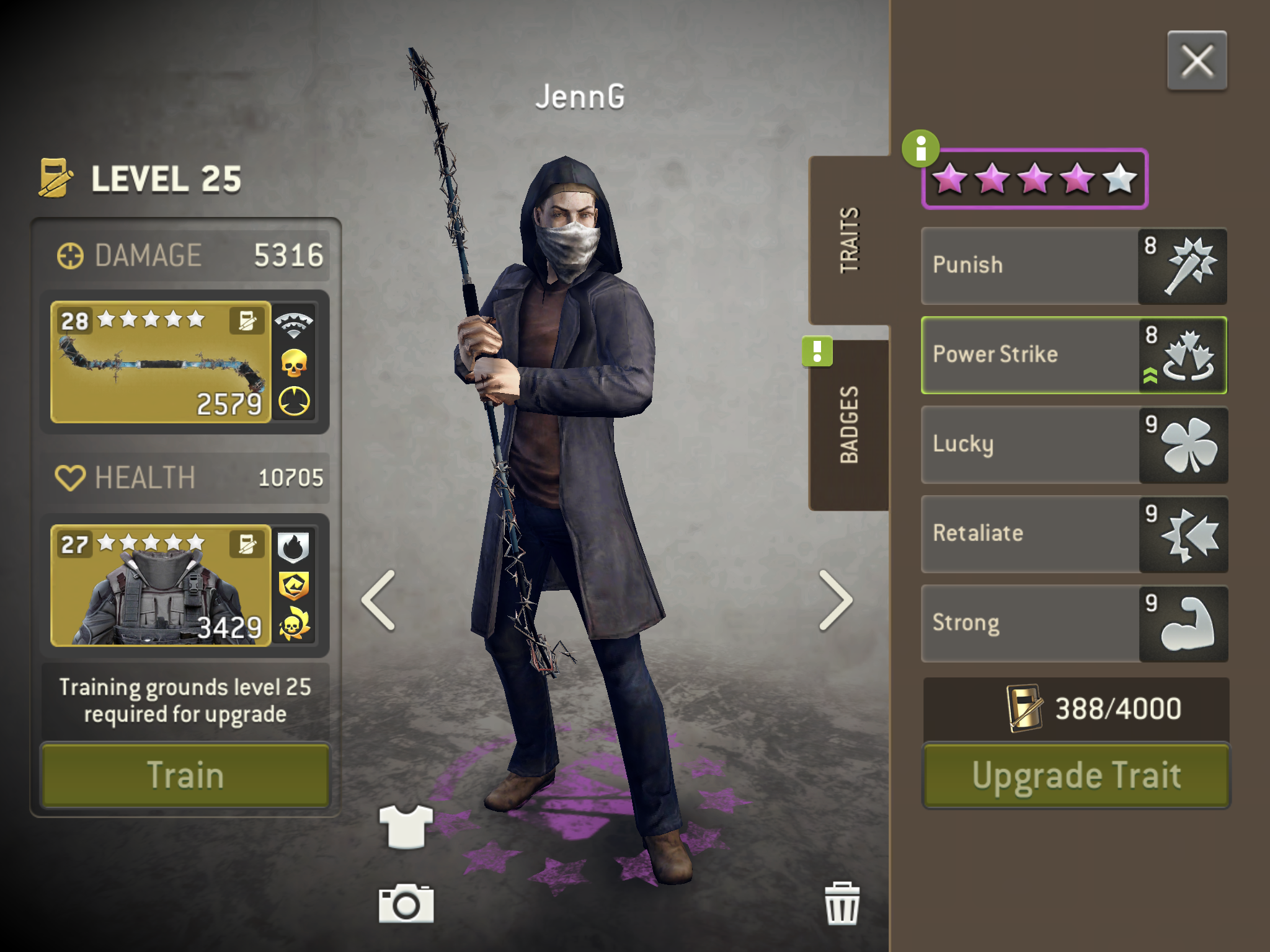Open the level 27 tactical armor slot
This screenshot has height=952, width=1270.
tap(161, 586)
